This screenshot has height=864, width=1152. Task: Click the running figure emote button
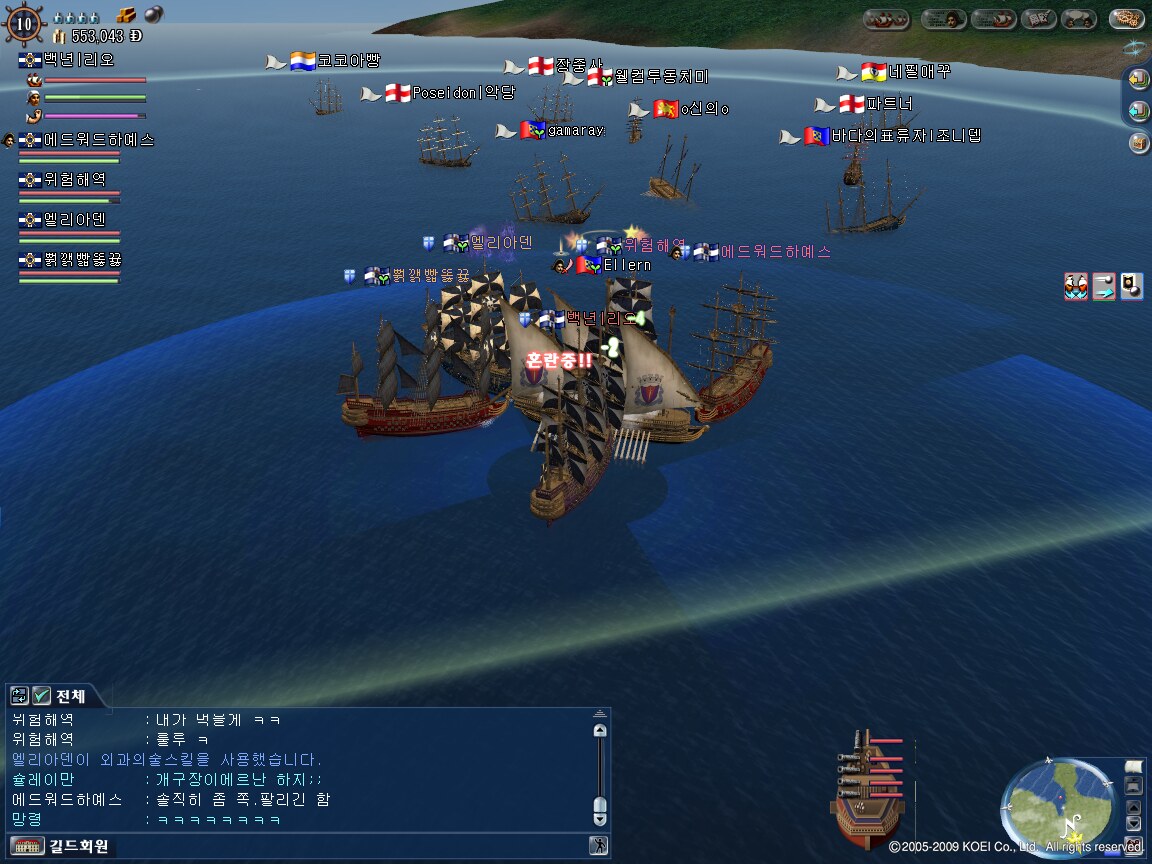[x=598, y=846]
